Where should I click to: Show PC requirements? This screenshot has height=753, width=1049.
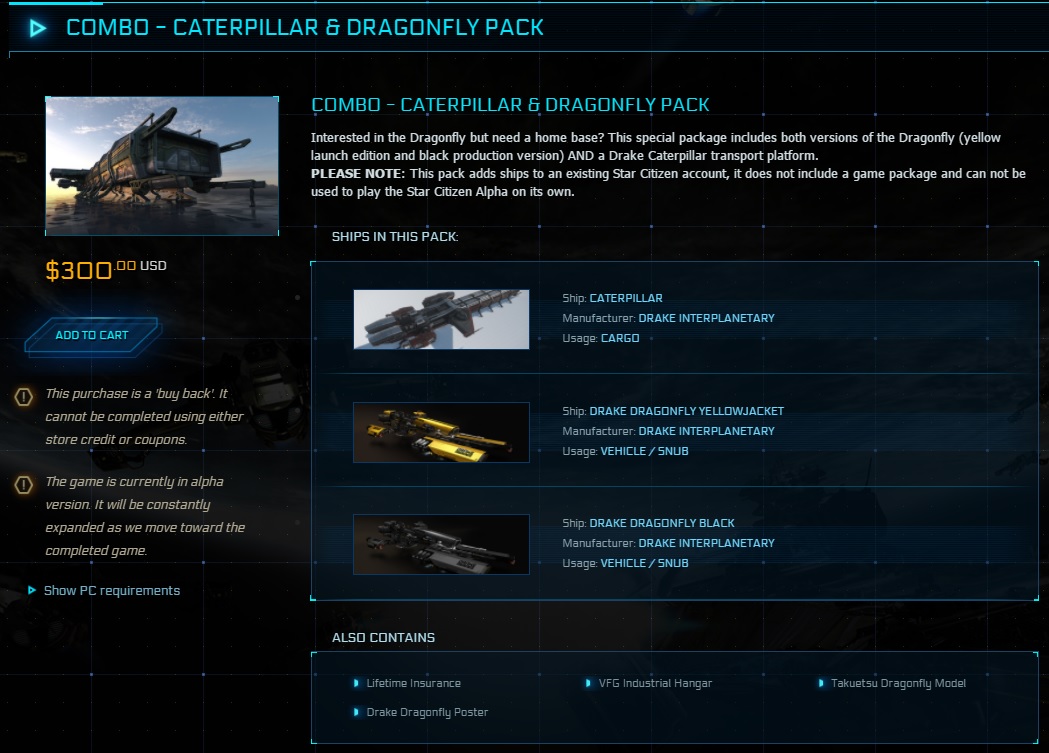coord(111,591)
